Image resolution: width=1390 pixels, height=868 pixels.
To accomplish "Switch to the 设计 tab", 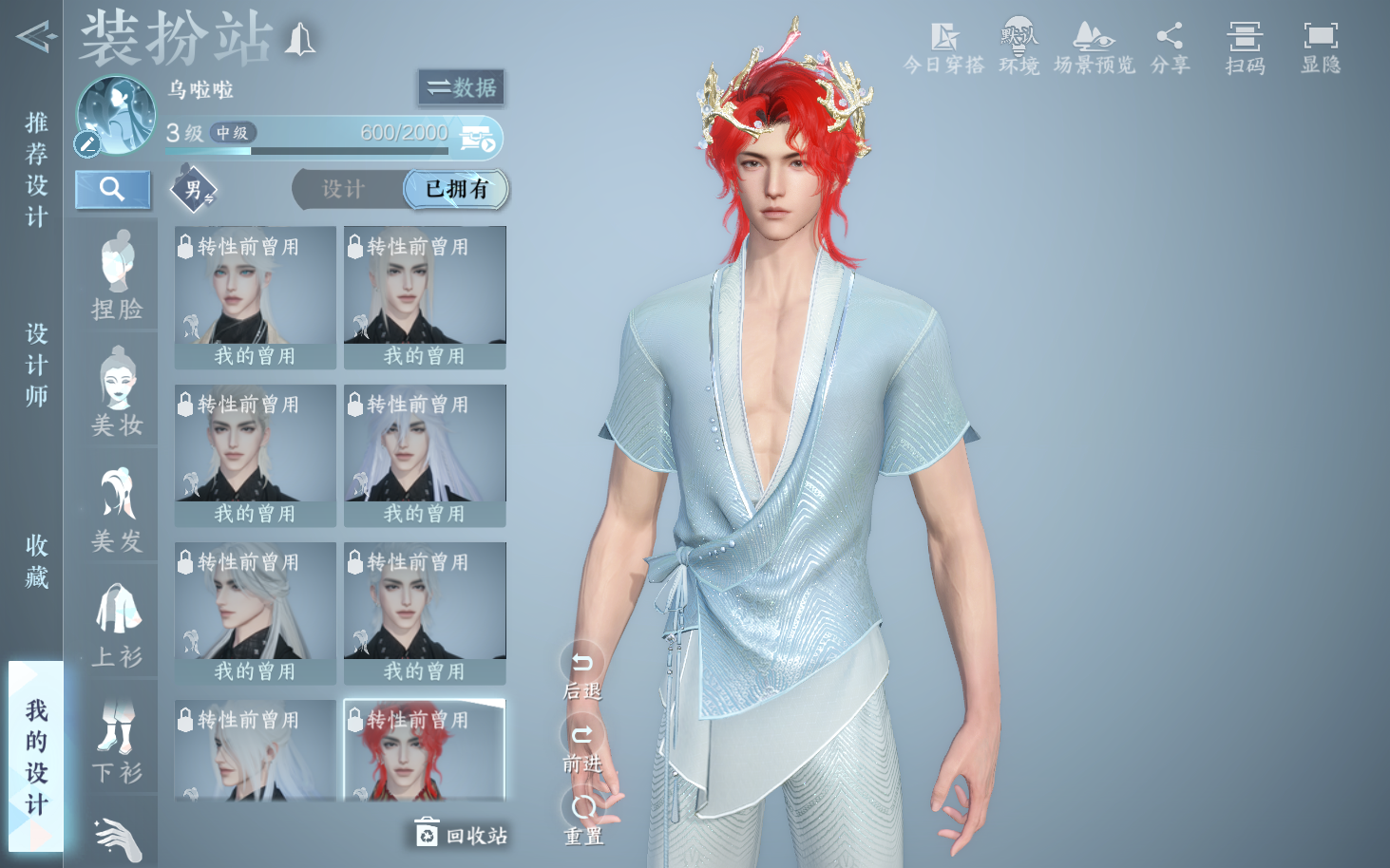I will point(343,189).
